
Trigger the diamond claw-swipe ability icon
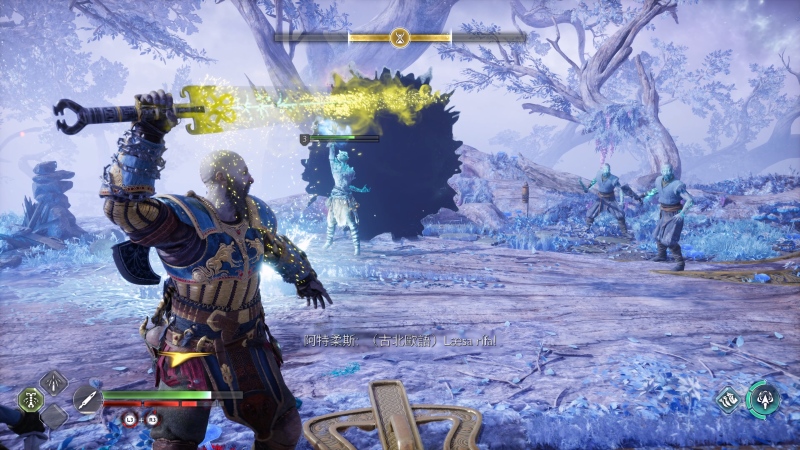[x=729, y=398]
